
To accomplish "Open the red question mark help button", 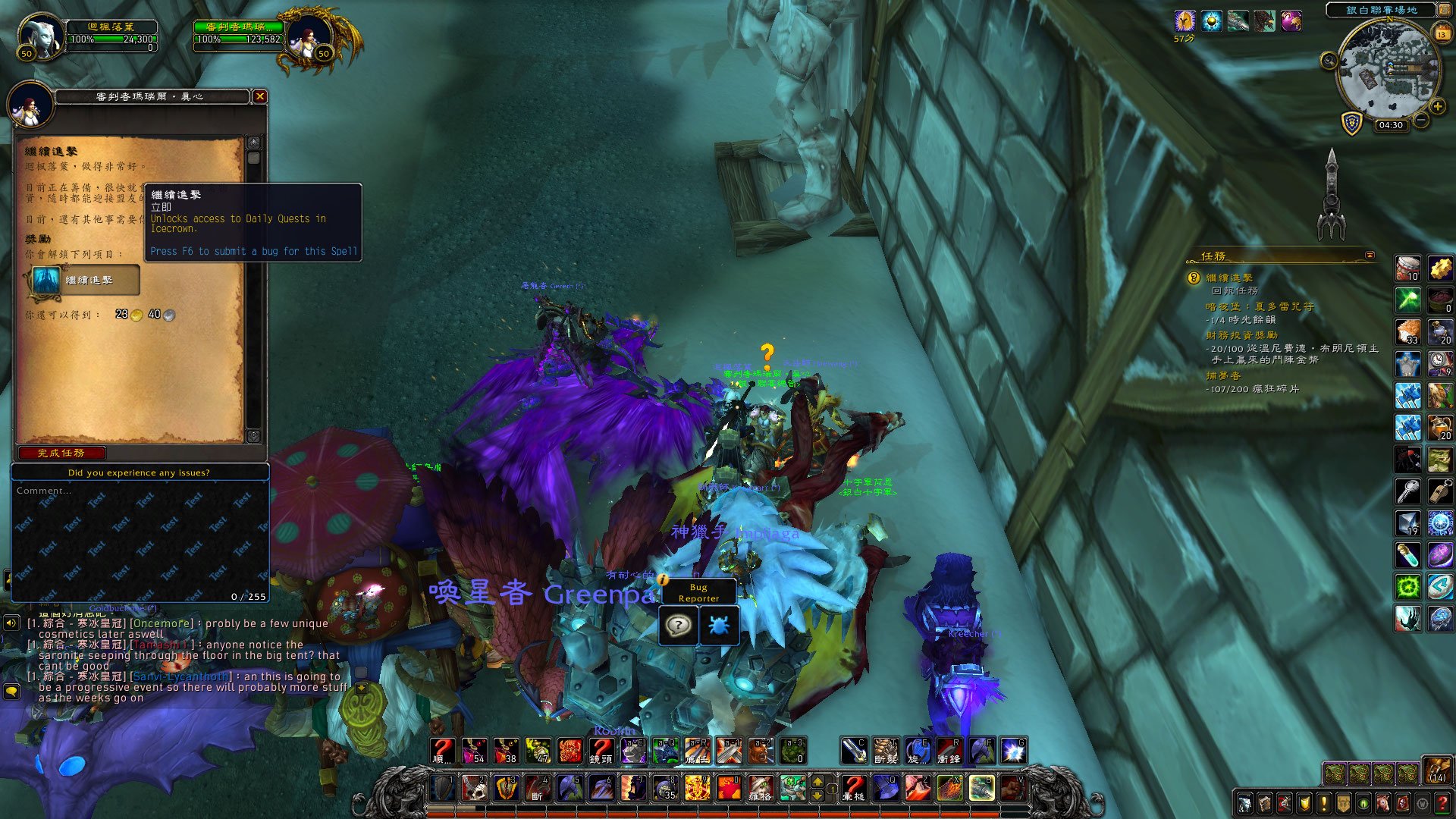I will [x=1442, y=803].
